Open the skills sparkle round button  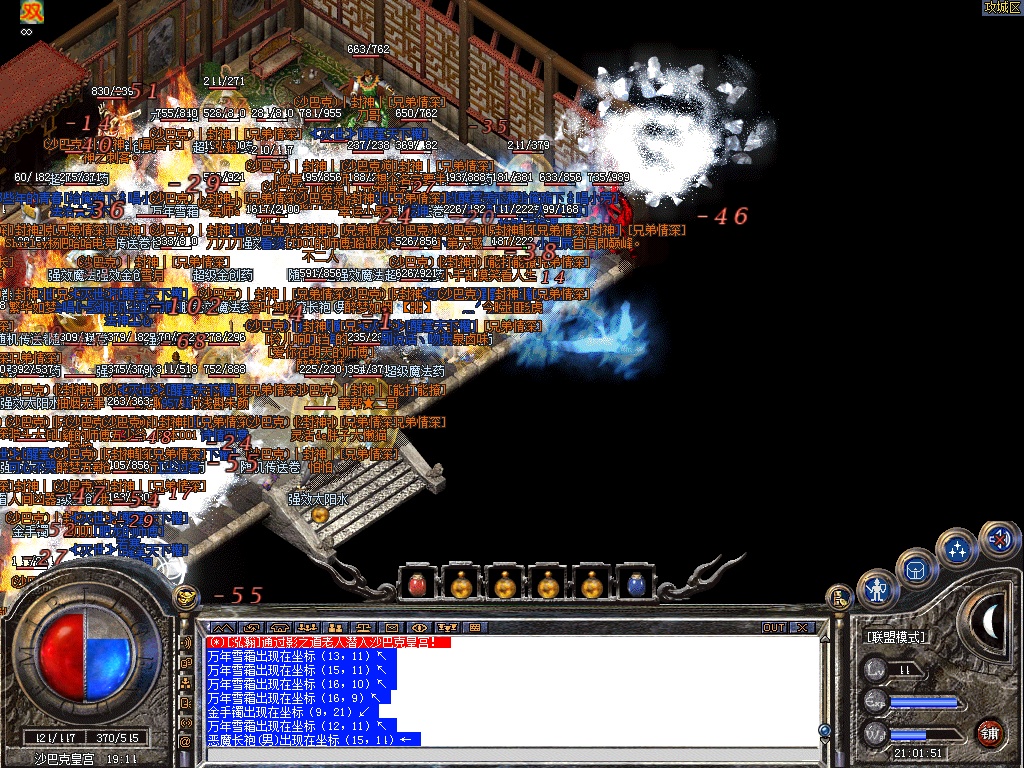pyautogui.click(x=957, y=548)
